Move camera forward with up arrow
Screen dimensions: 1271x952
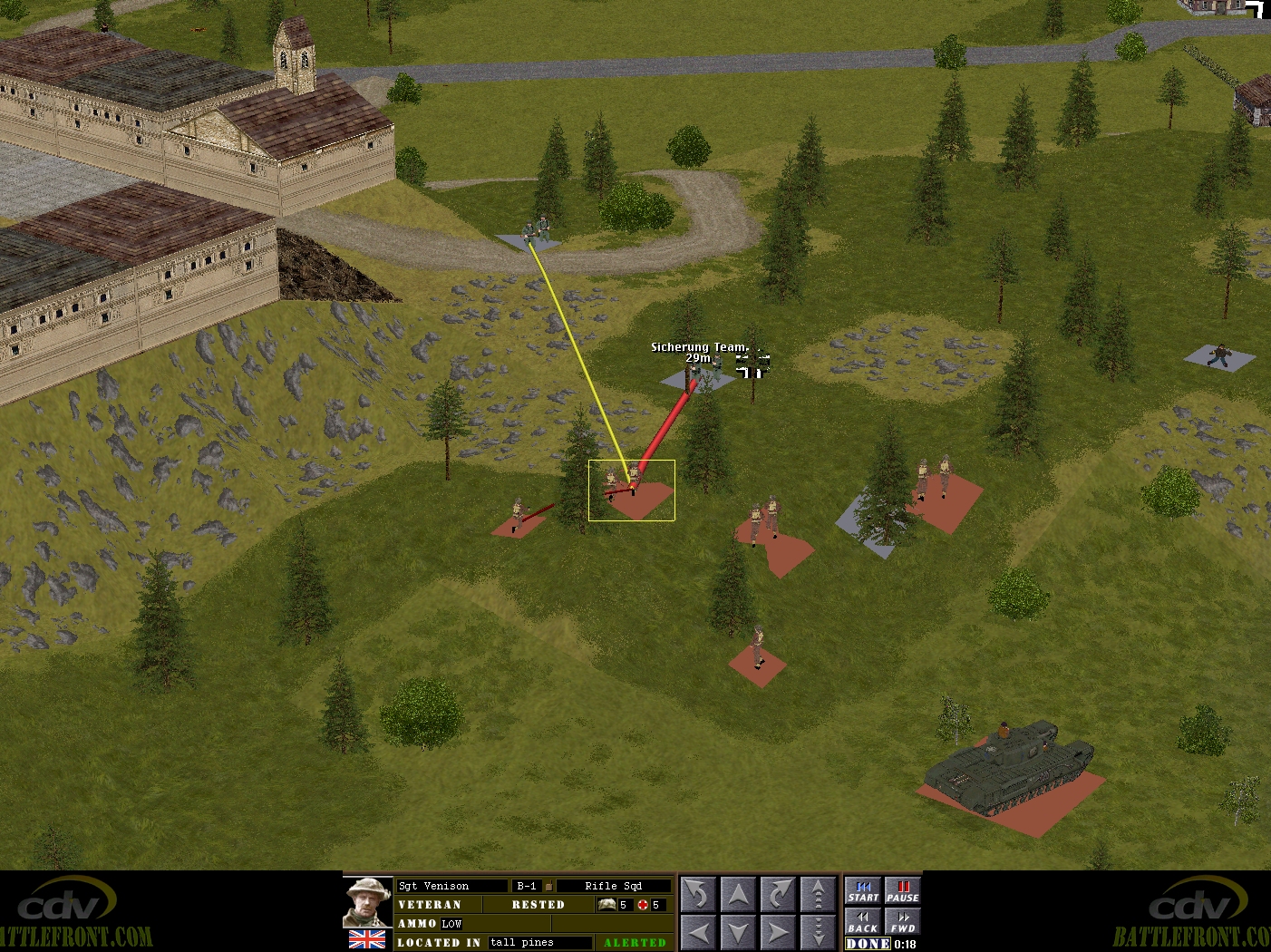pos(739,895)
